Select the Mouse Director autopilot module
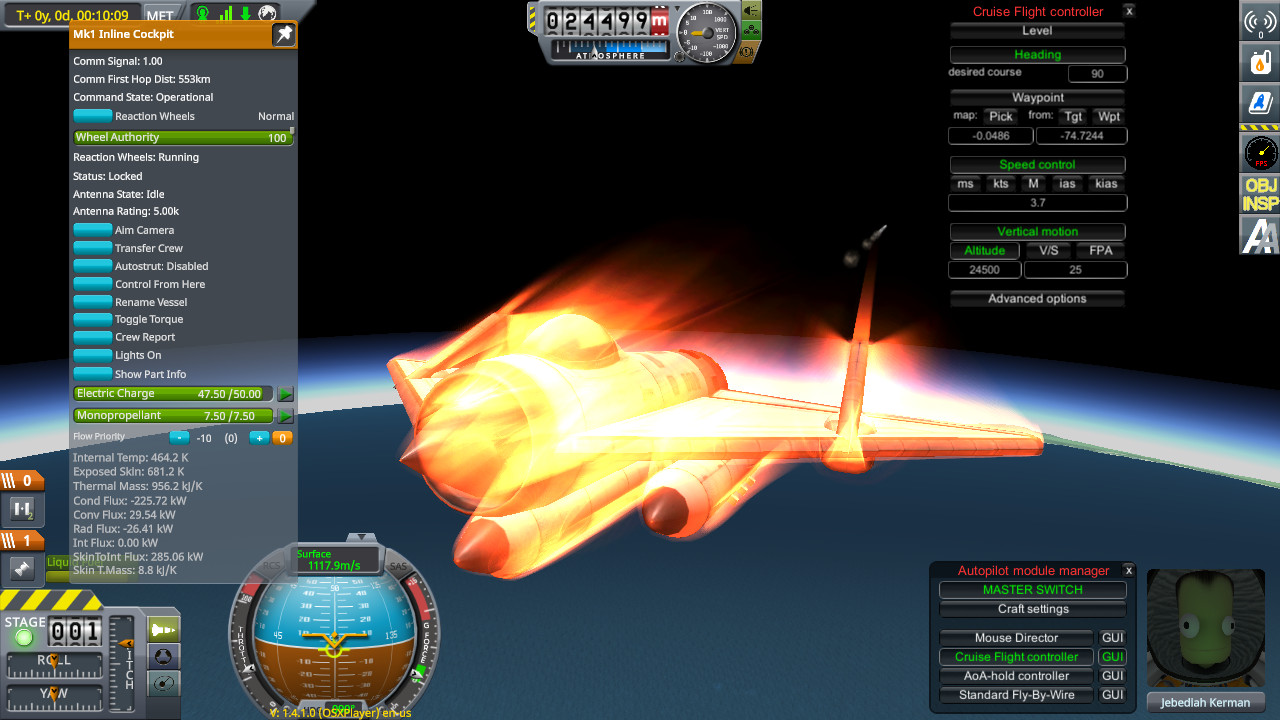Screen dimensions: 1280x720 (x=1016, y=638)
